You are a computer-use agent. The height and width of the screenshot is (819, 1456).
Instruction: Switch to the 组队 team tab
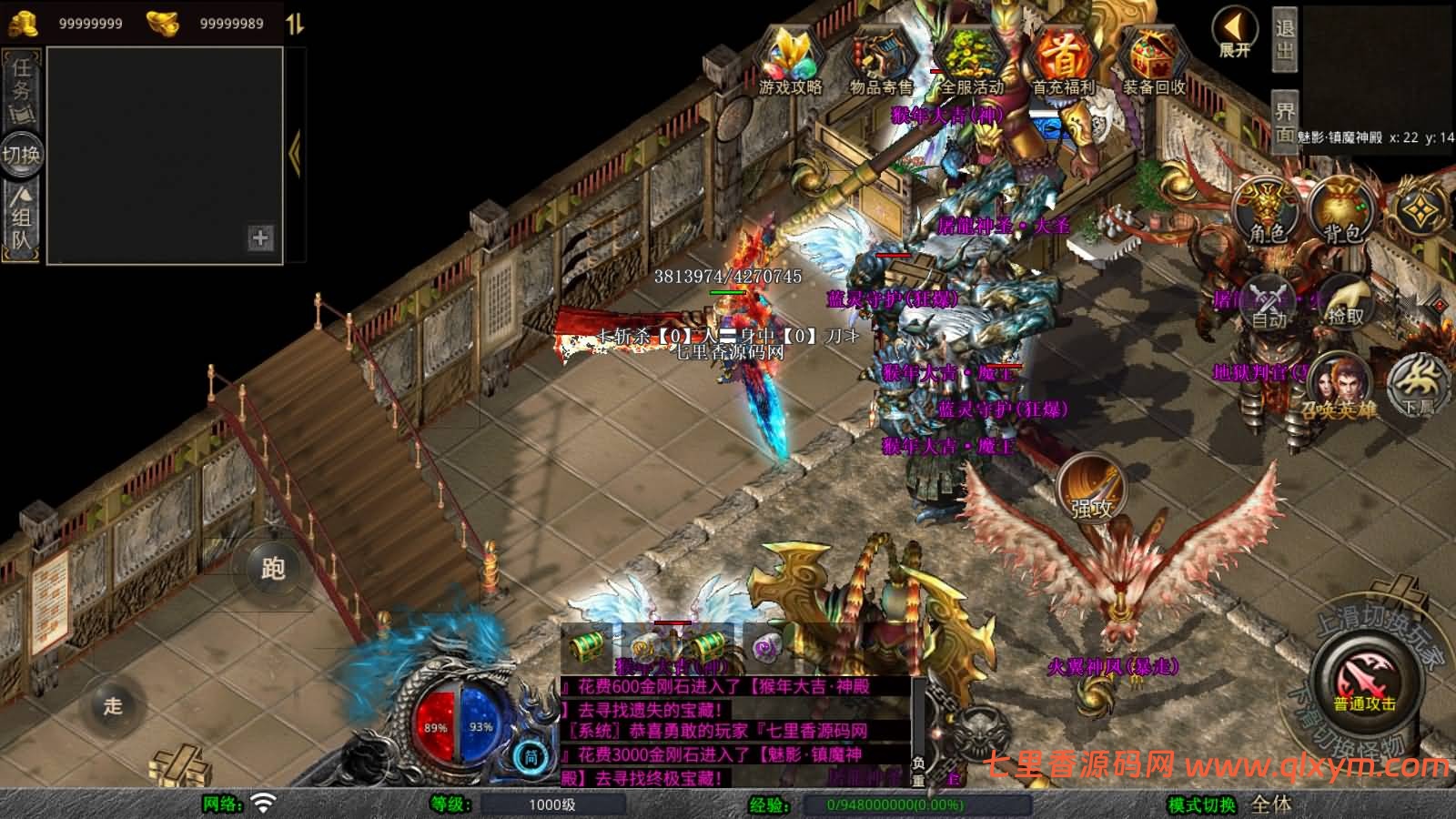[x=21, y=218]
